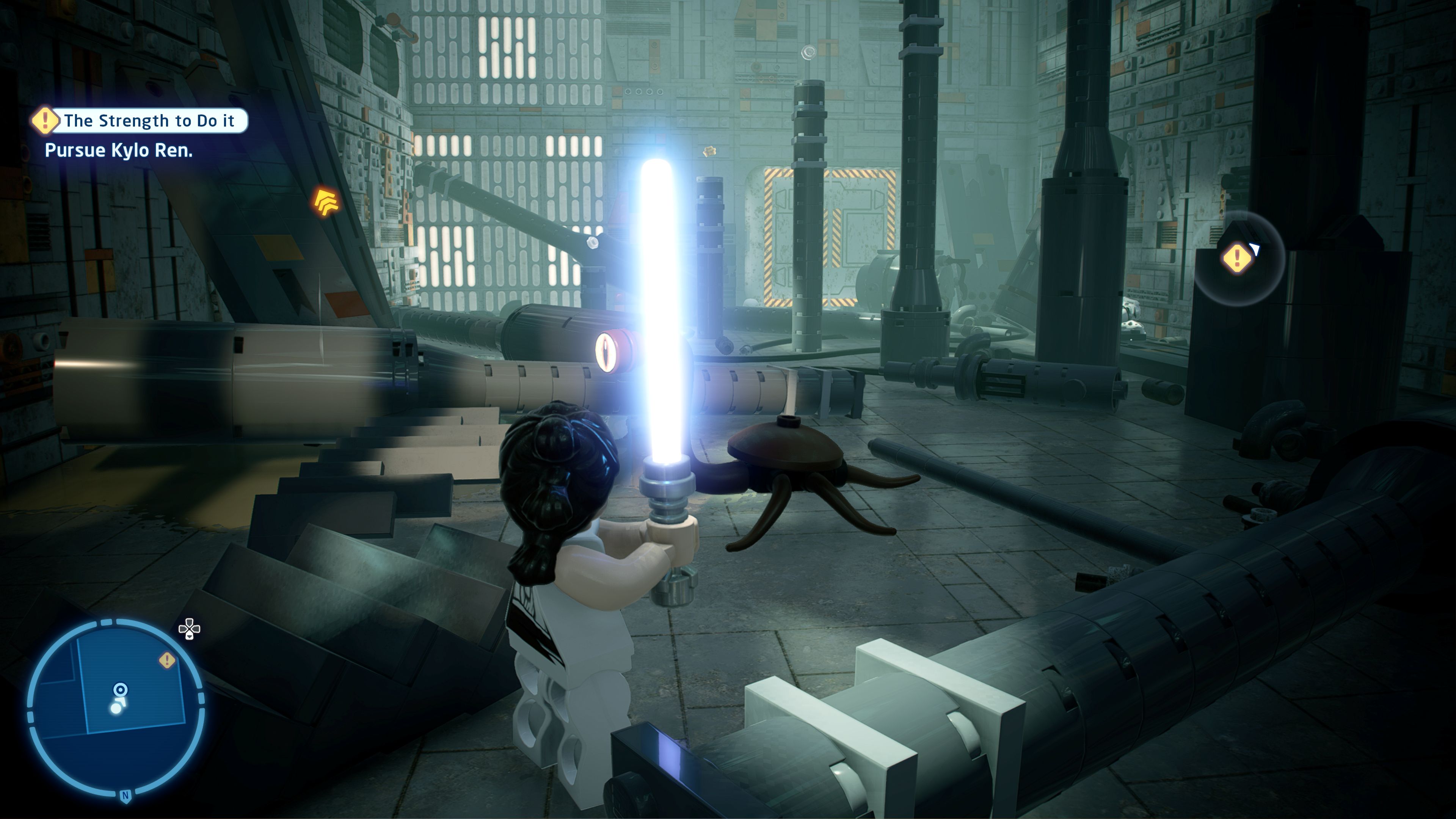This screenshot has width=1456, height=819.
Task: Click the yellow objective waypoint marker
Action: click(1237, 258)
